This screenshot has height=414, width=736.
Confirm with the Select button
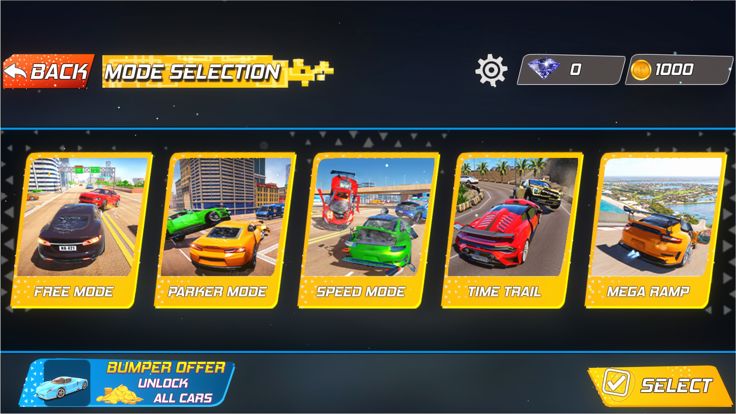(x=661, y=385)
